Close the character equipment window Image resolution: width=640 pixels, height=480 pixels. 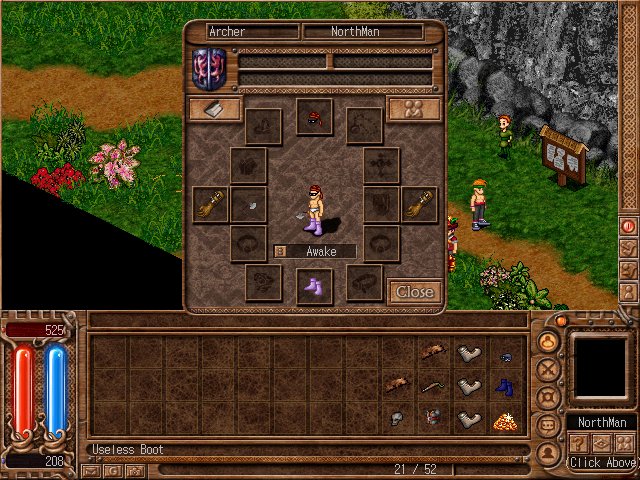pos(414,292)
